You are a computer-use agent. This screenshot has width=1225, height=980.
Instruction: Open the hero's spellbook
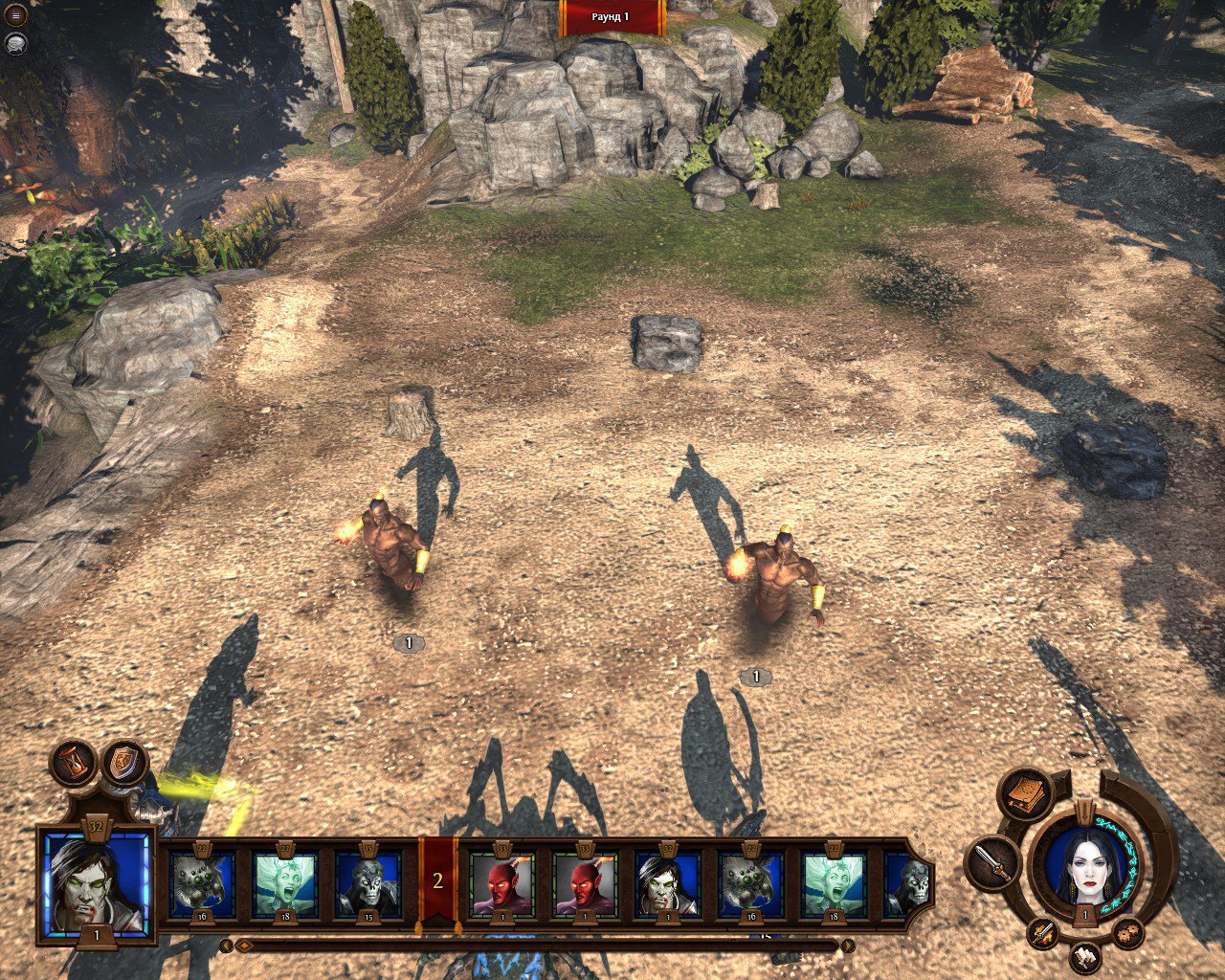[1025, 793]
